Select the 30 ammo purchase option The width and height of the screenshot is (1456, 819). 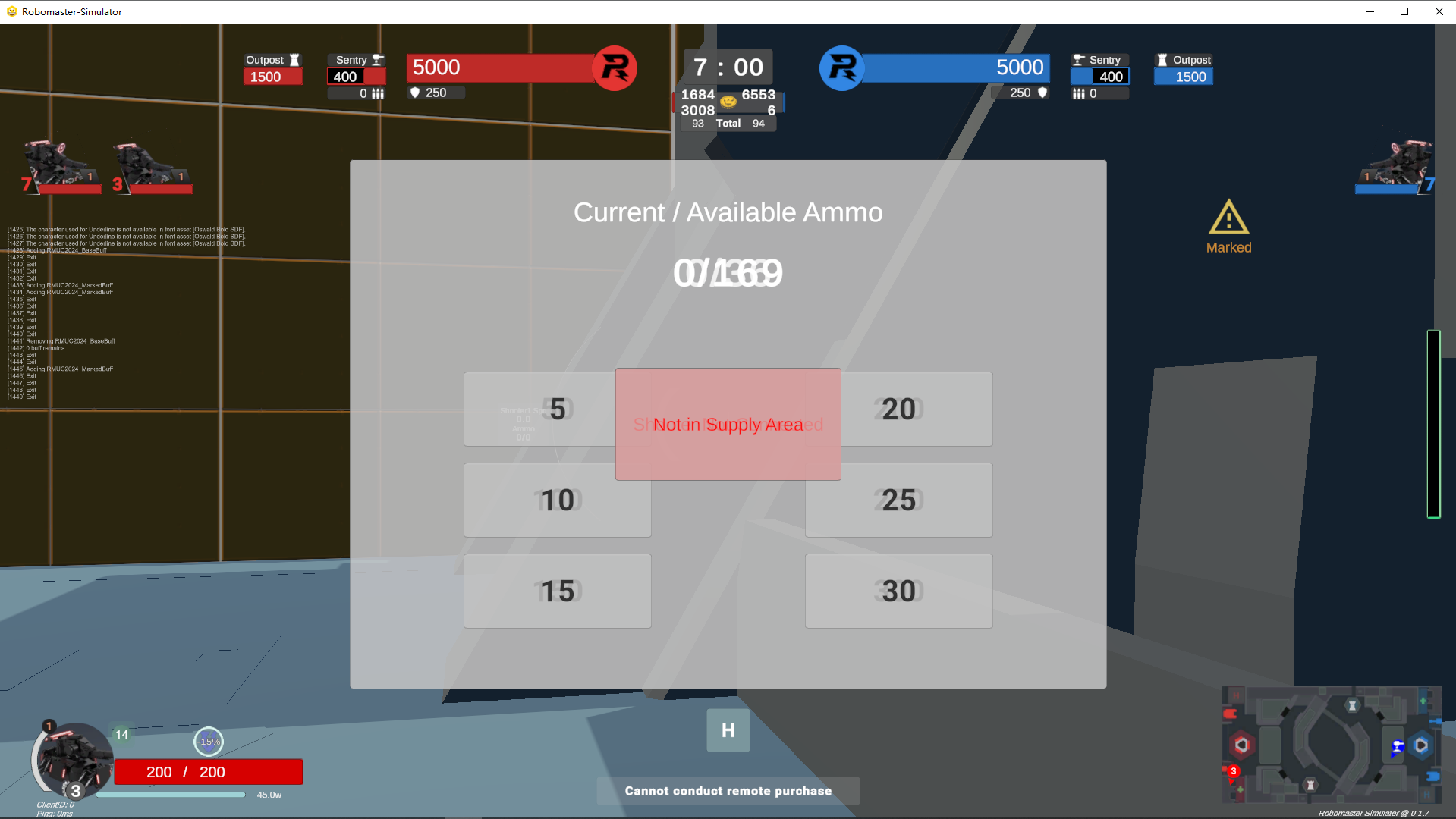tap(898, 591)
